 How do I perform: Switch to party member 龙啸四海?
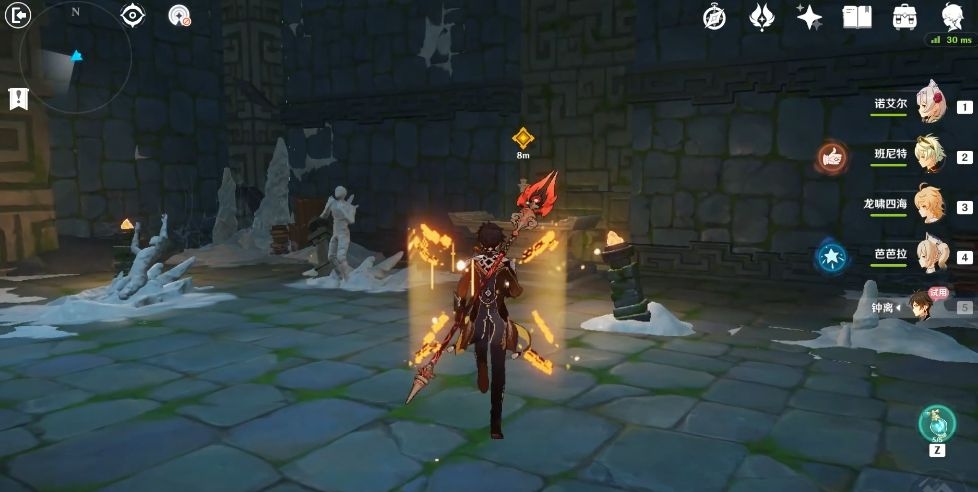pyautogui.click(x=930, y=204)
